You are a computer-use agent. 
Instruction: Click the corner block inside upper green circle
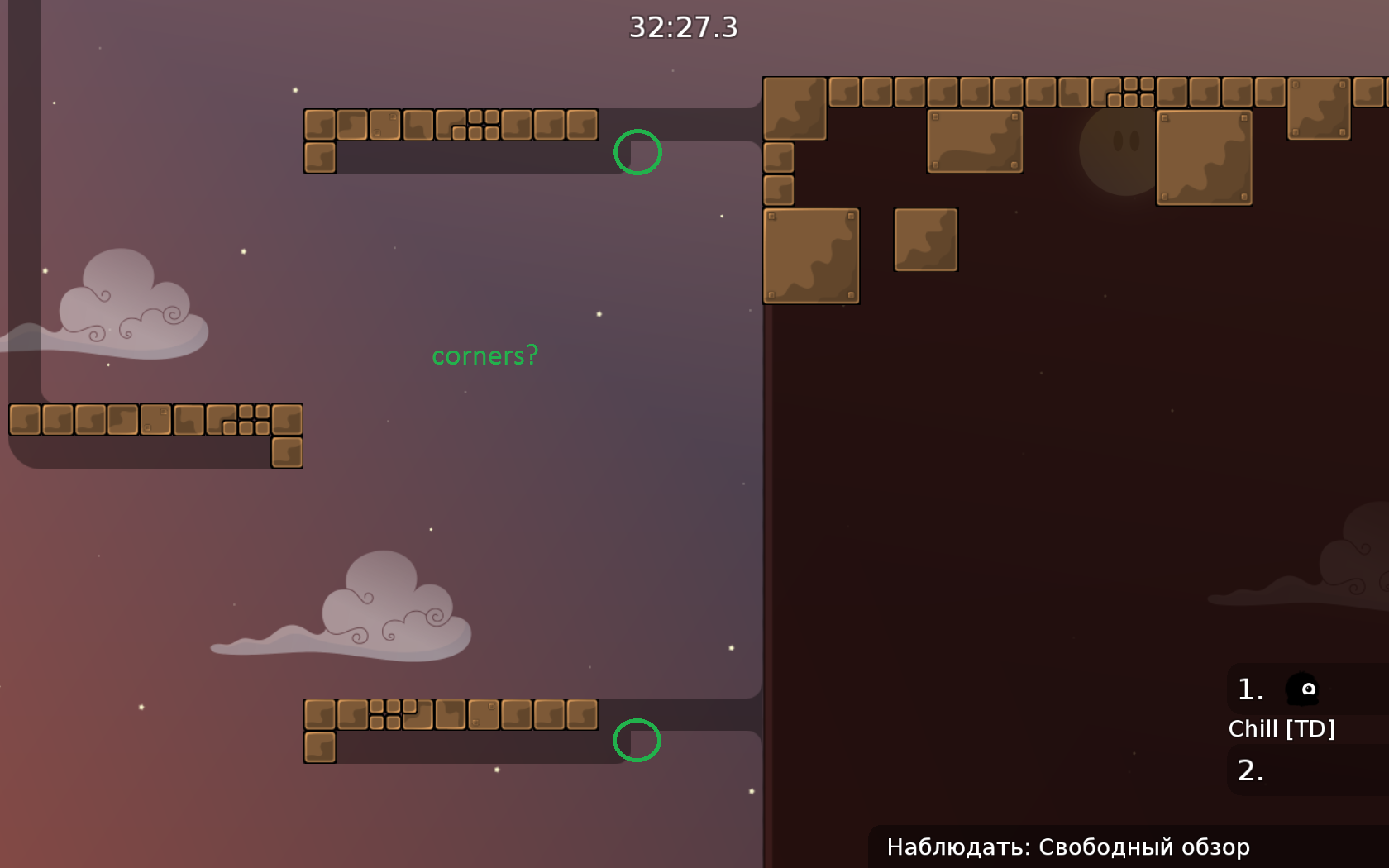point(637,152)
